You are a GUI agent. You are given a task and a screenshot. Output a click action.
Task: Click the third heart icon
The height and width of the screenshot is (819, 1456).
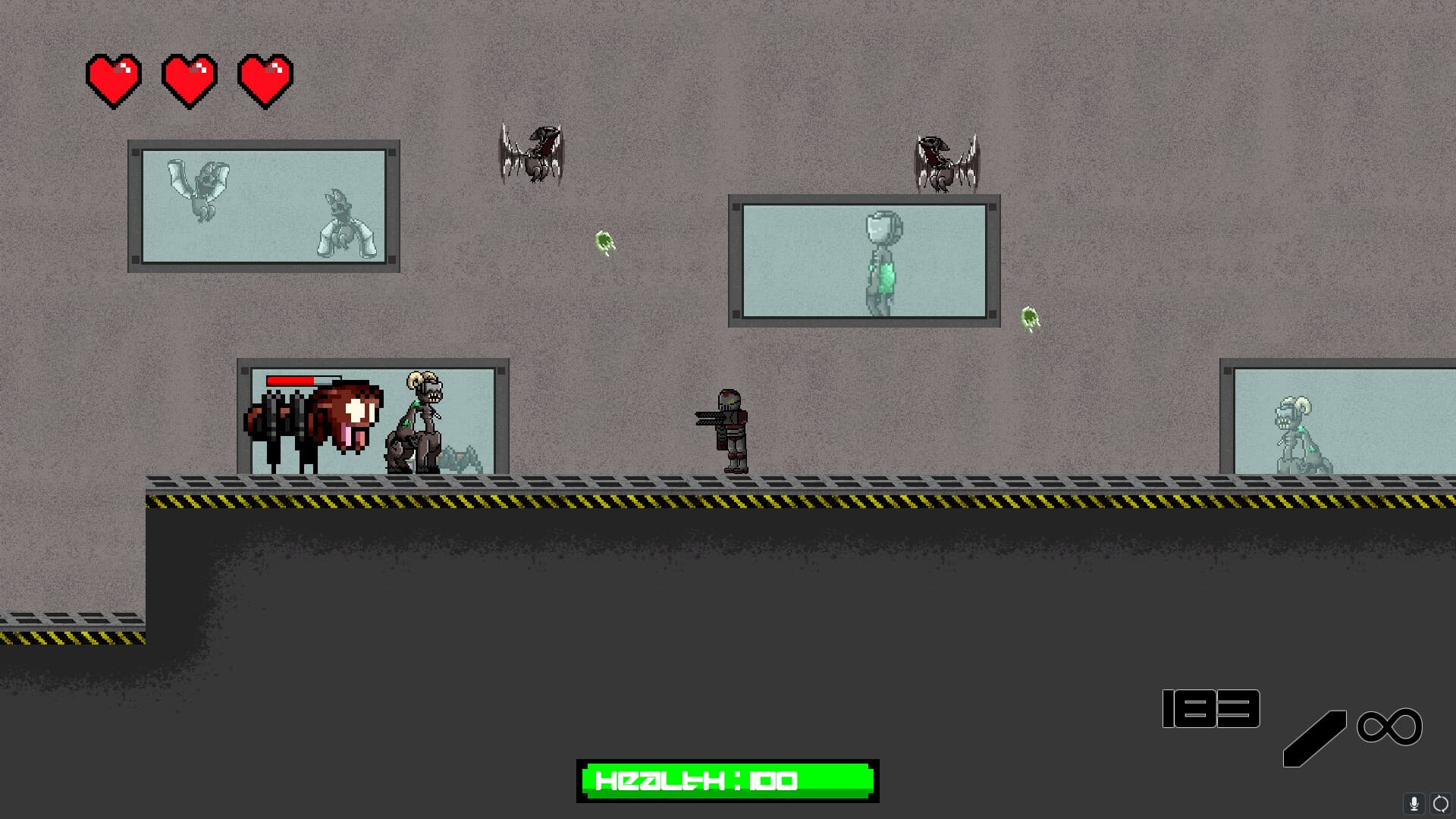coord(265,78)
